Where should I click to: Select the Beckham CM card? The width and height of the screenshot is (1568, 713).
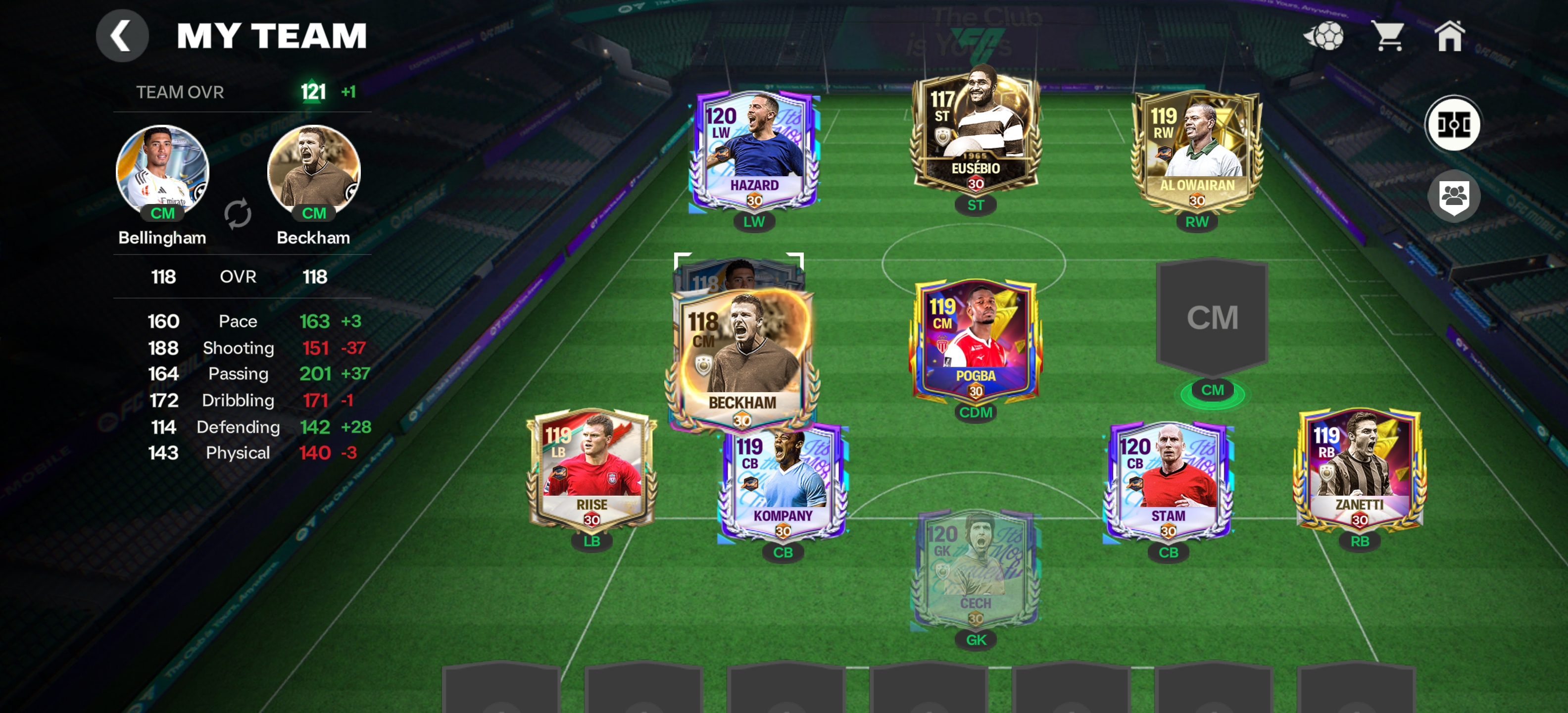coord(742,359)
